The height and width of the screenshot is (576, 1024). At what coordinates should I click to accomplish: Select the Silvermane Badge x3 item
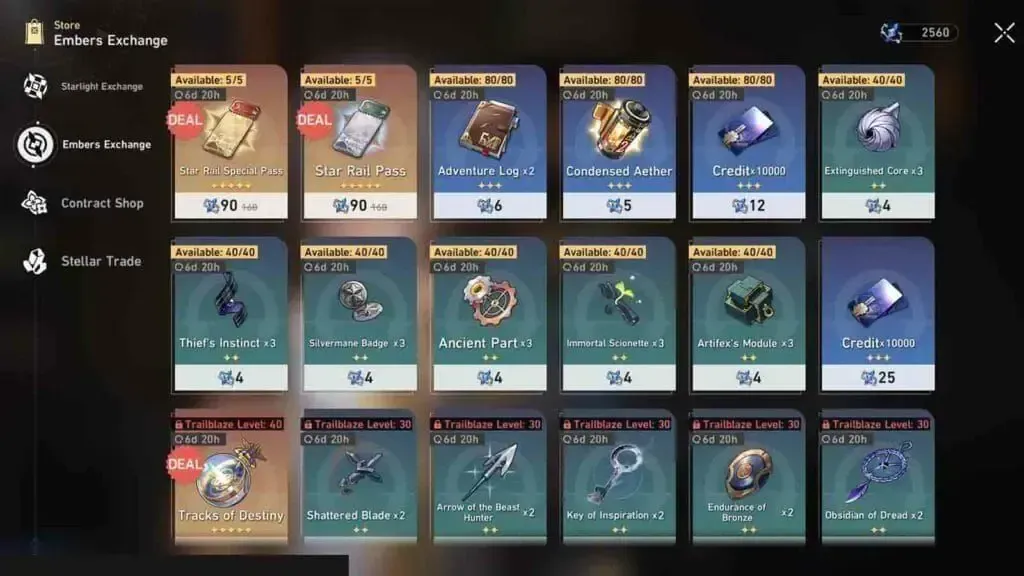coord(359,314)
